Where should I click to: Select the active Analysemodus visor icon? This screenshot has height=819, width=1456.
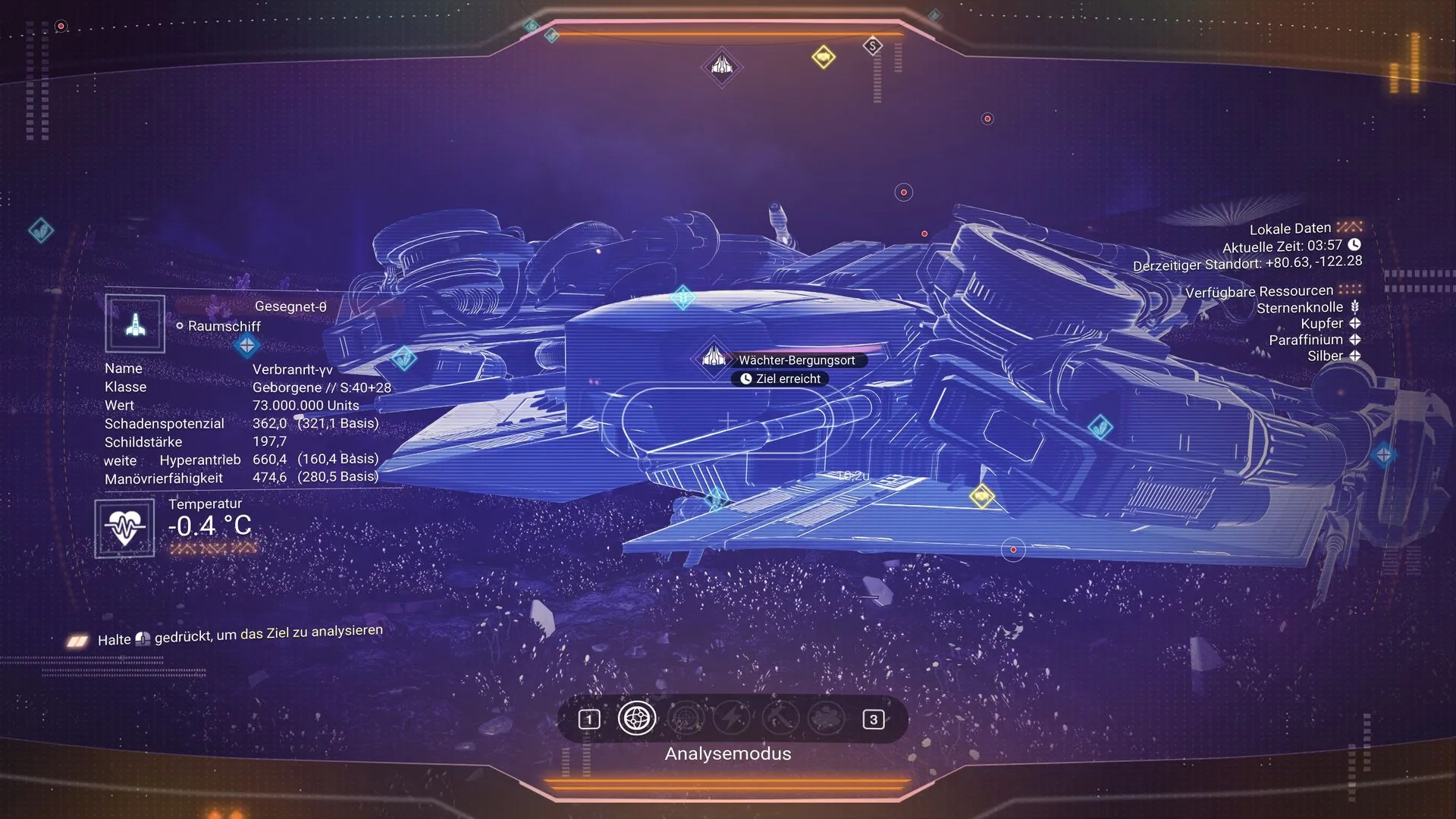pyautogui.click(x=636, y=718)
